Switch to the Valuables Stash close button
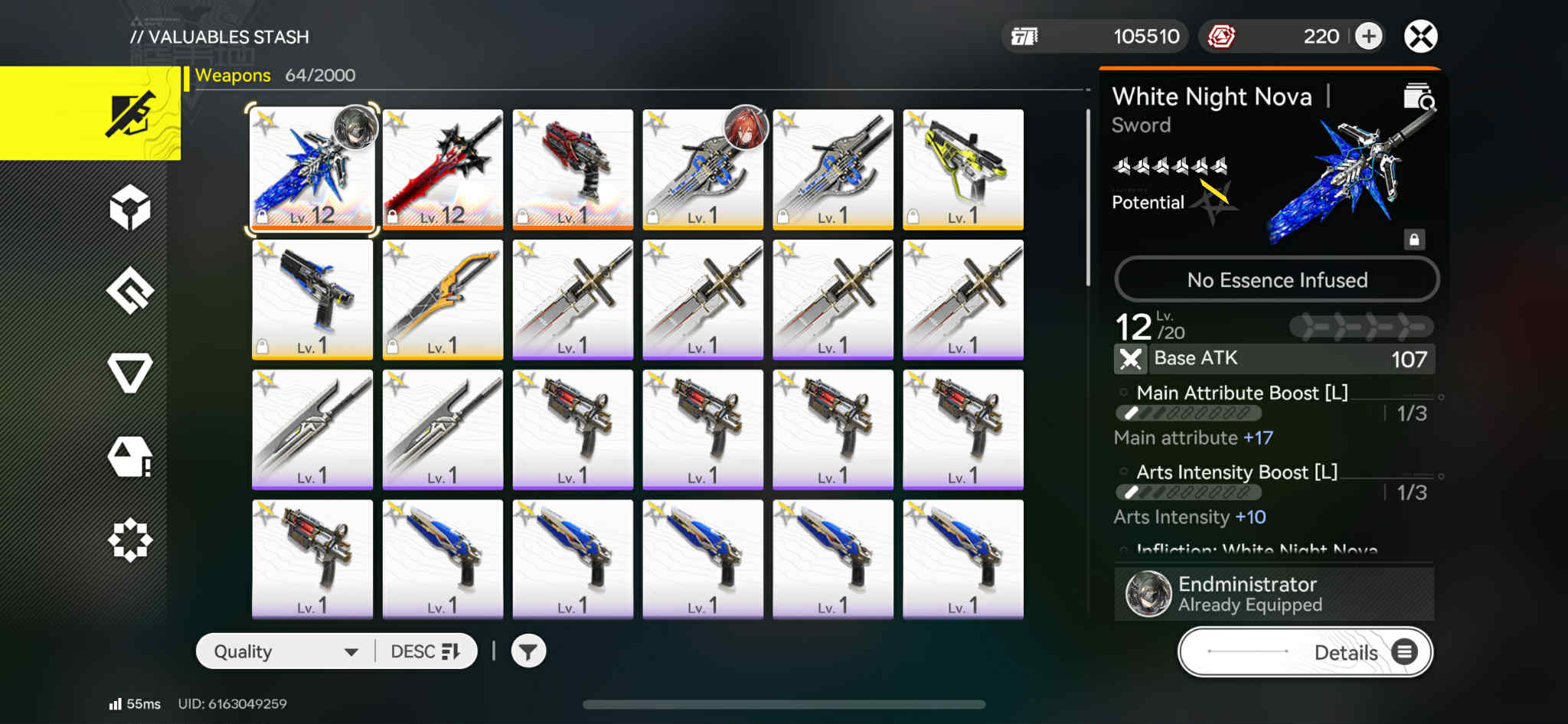 tap(1420, 35)
